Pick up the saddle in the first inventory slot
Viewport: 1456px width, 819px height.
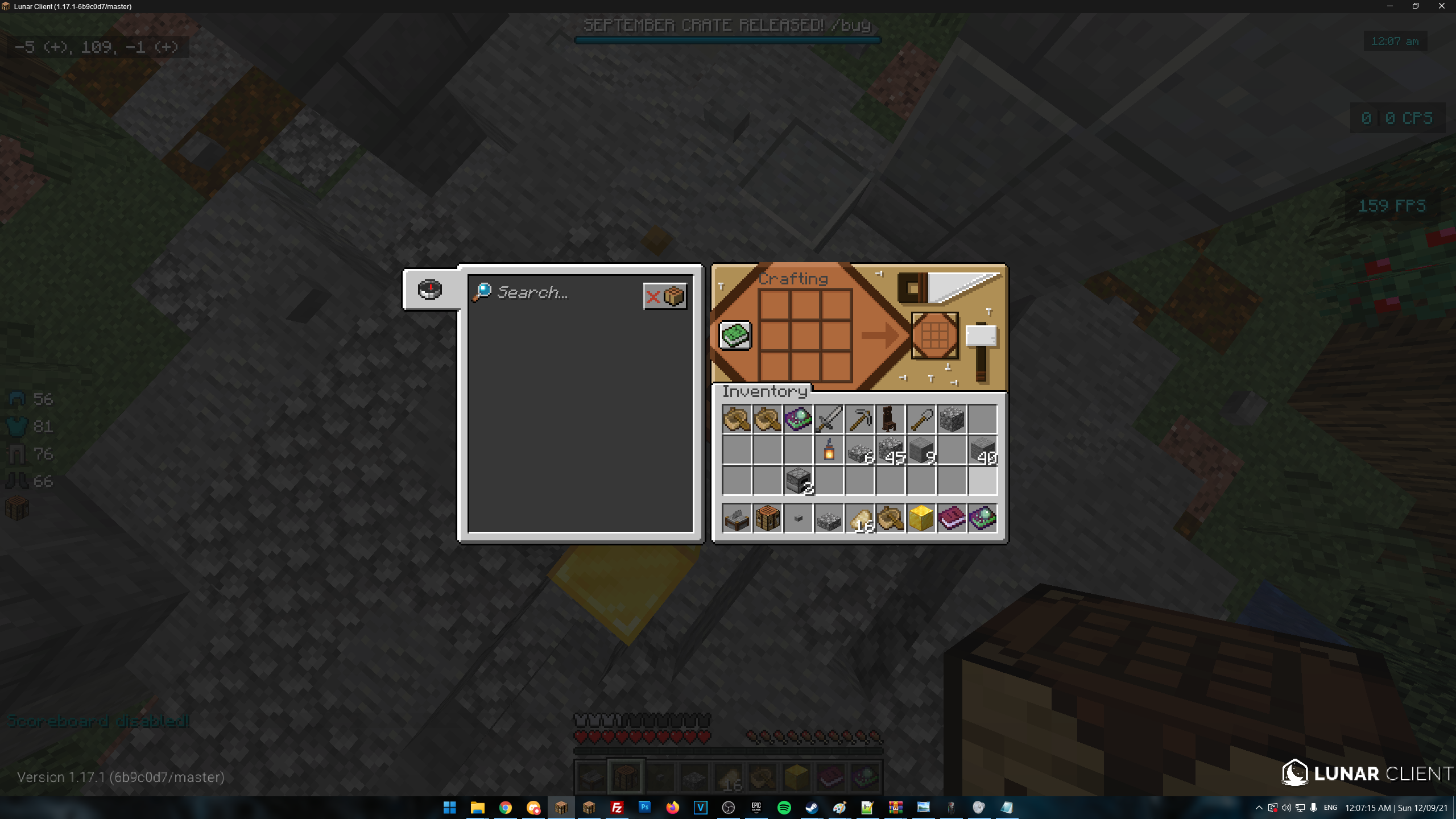(737, 419)
